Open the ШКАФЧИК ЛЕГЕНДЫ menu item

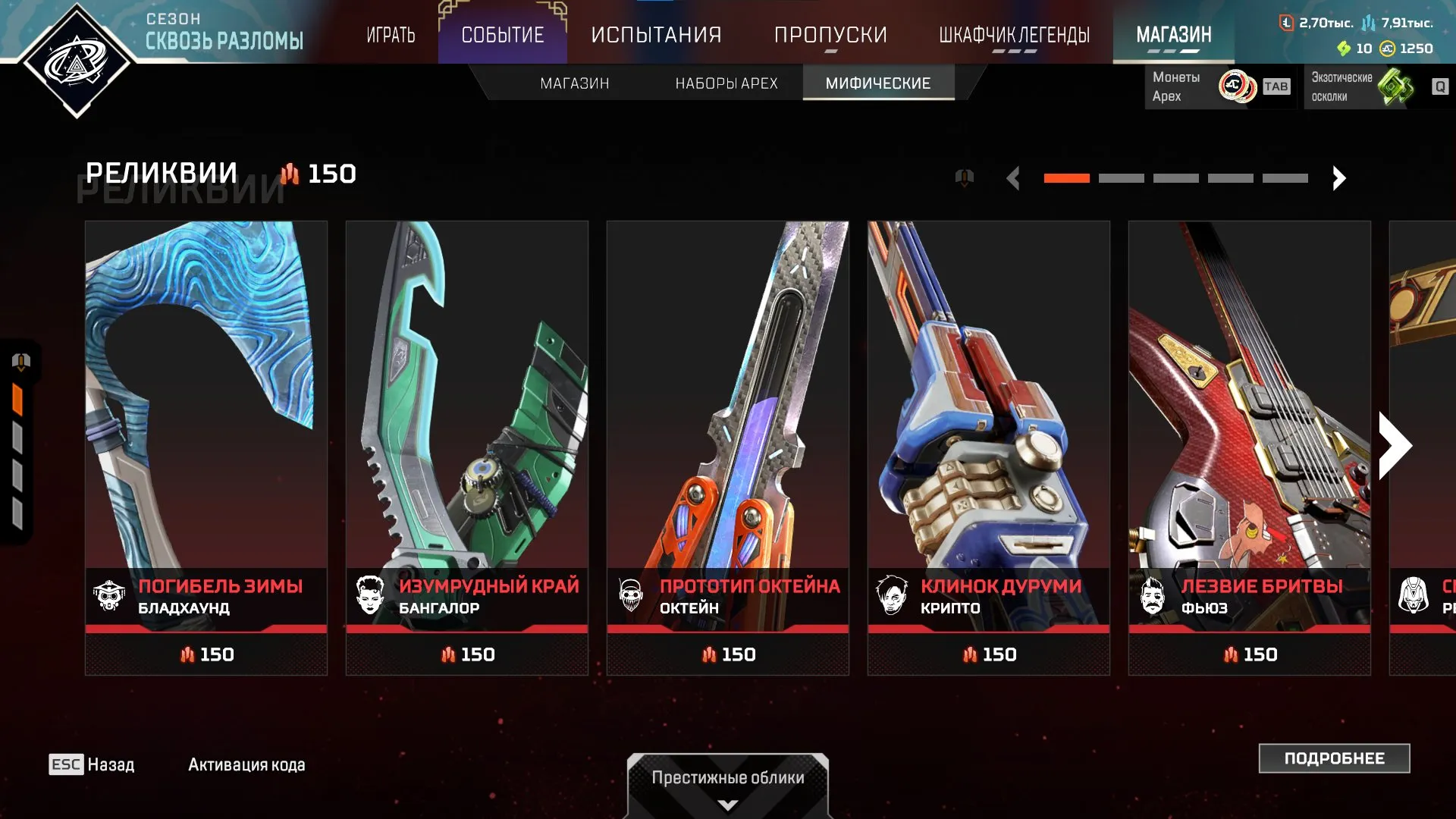click(1014, 34)
